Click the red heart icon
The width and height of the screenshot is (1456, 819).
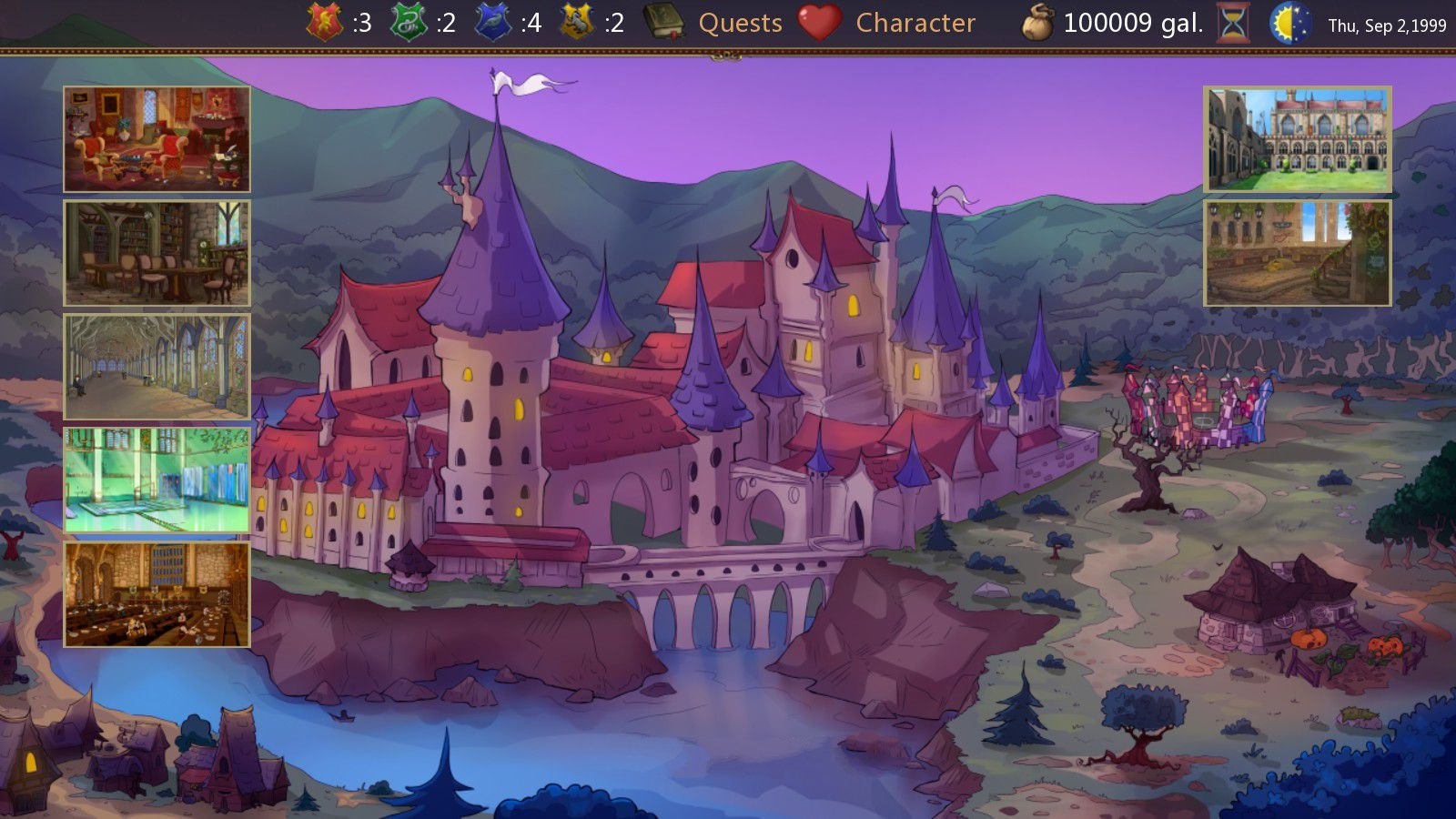819,23
